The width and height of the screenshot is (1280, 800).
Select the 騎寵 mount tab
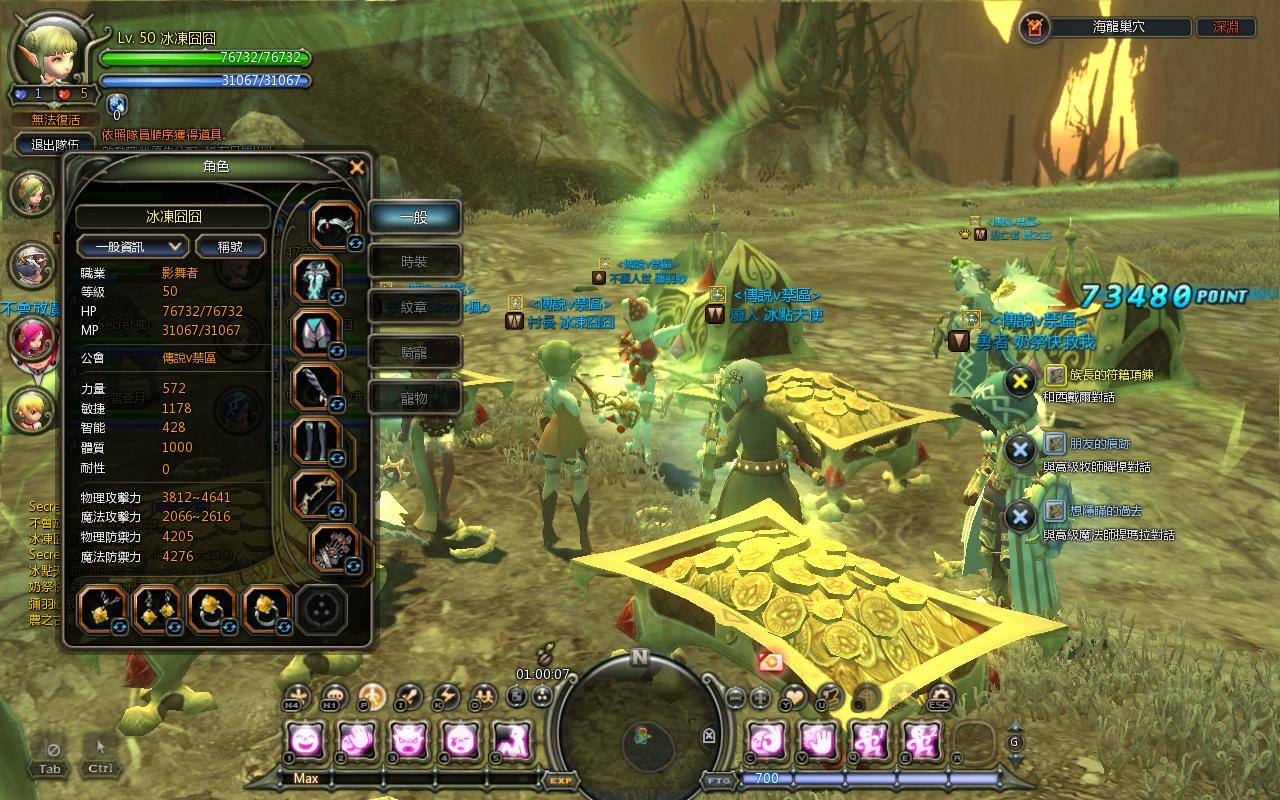(414, 352)
